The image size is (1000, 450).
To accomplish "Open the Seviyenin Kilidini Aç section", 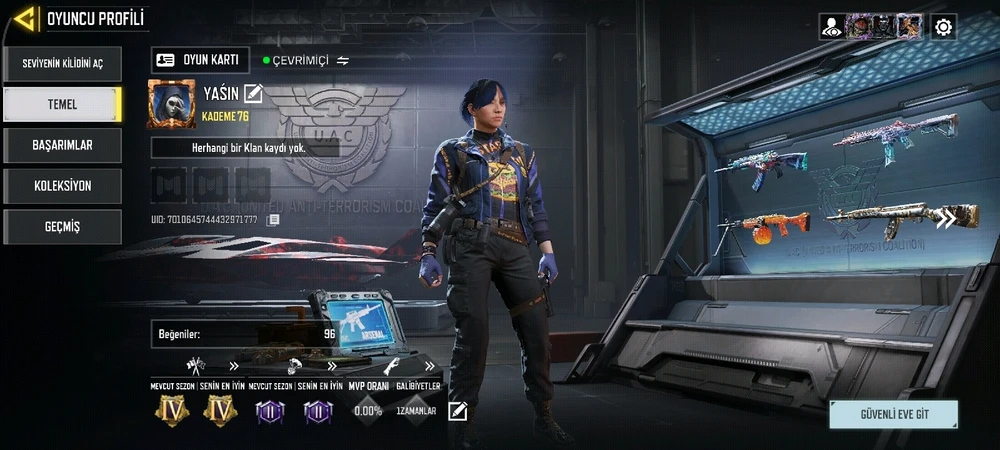I will 62,63.
